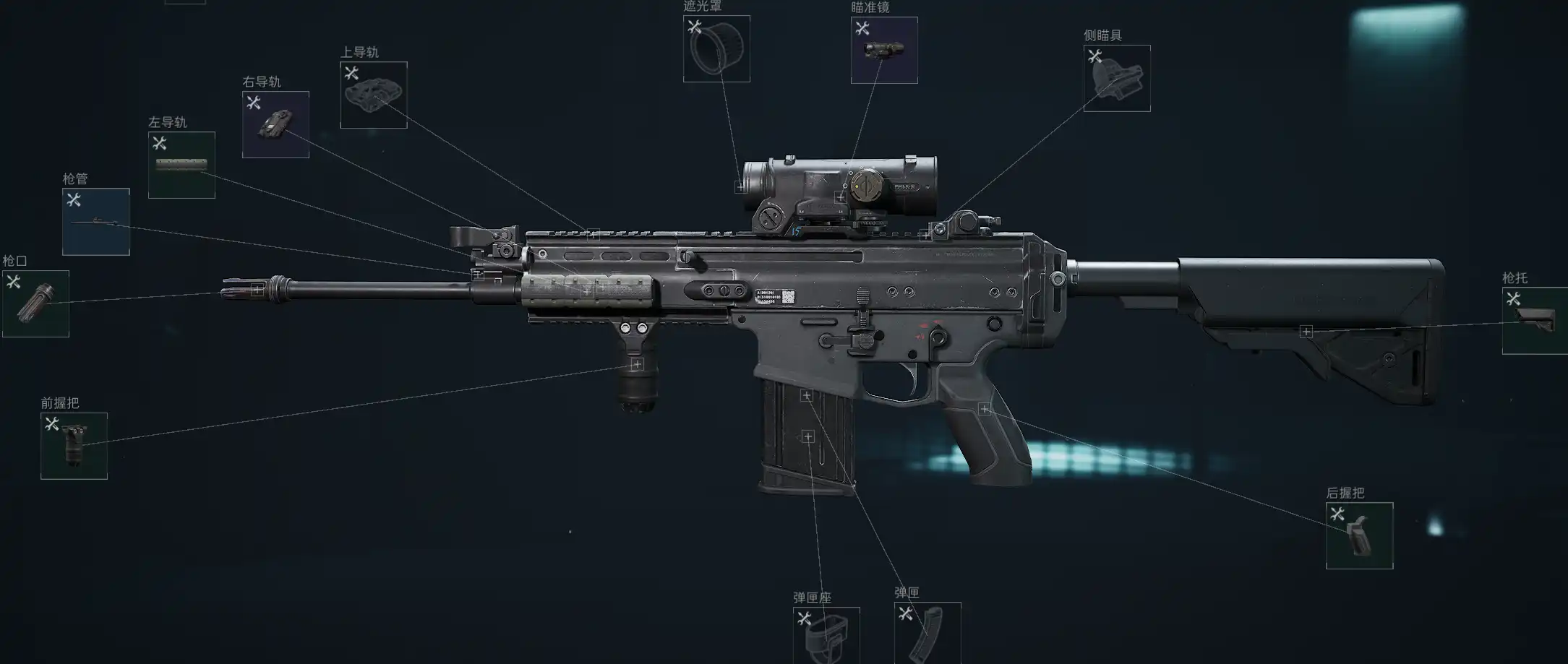Open the 侧瞄具 side sight slot
This screenshot has width=1568, height=664.
point(1117,78)
